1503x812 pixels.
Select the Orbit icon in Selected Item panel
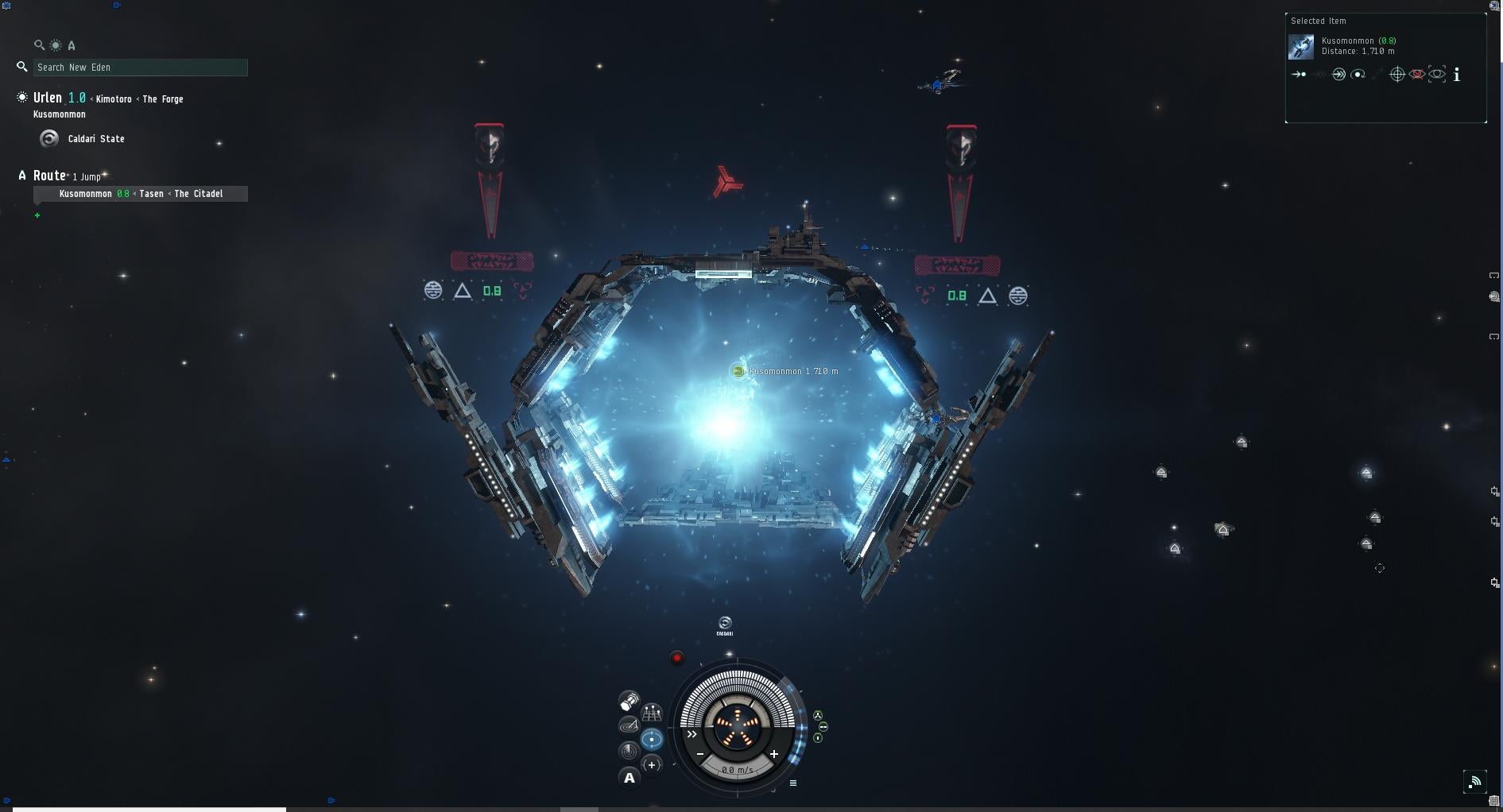point(1358,74)
